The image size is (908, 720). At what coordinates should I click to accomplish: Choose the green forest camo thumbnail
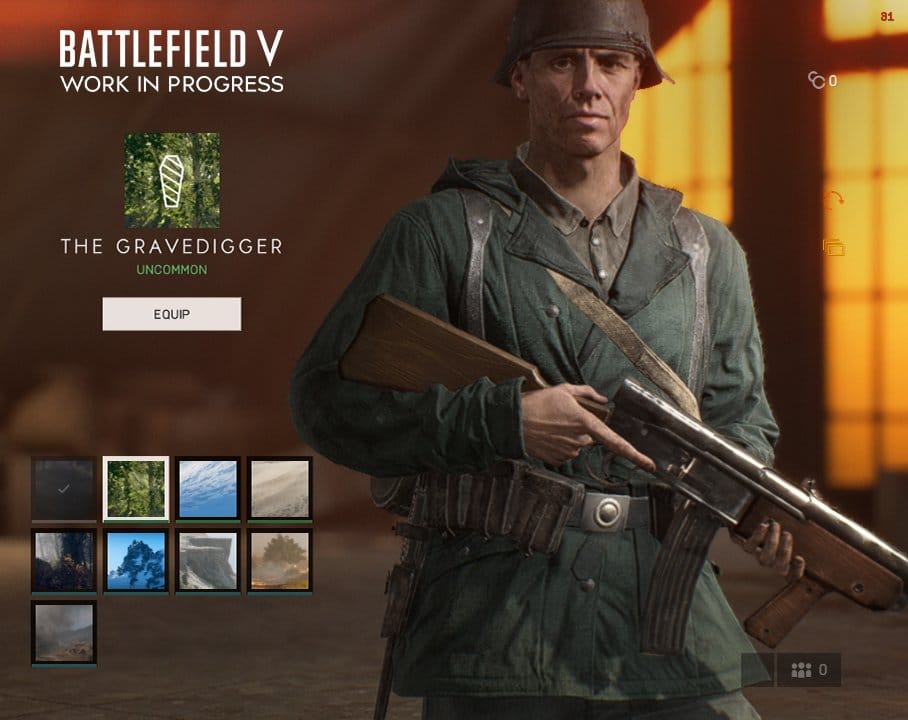pyautogui.click(x=136, y=489)
